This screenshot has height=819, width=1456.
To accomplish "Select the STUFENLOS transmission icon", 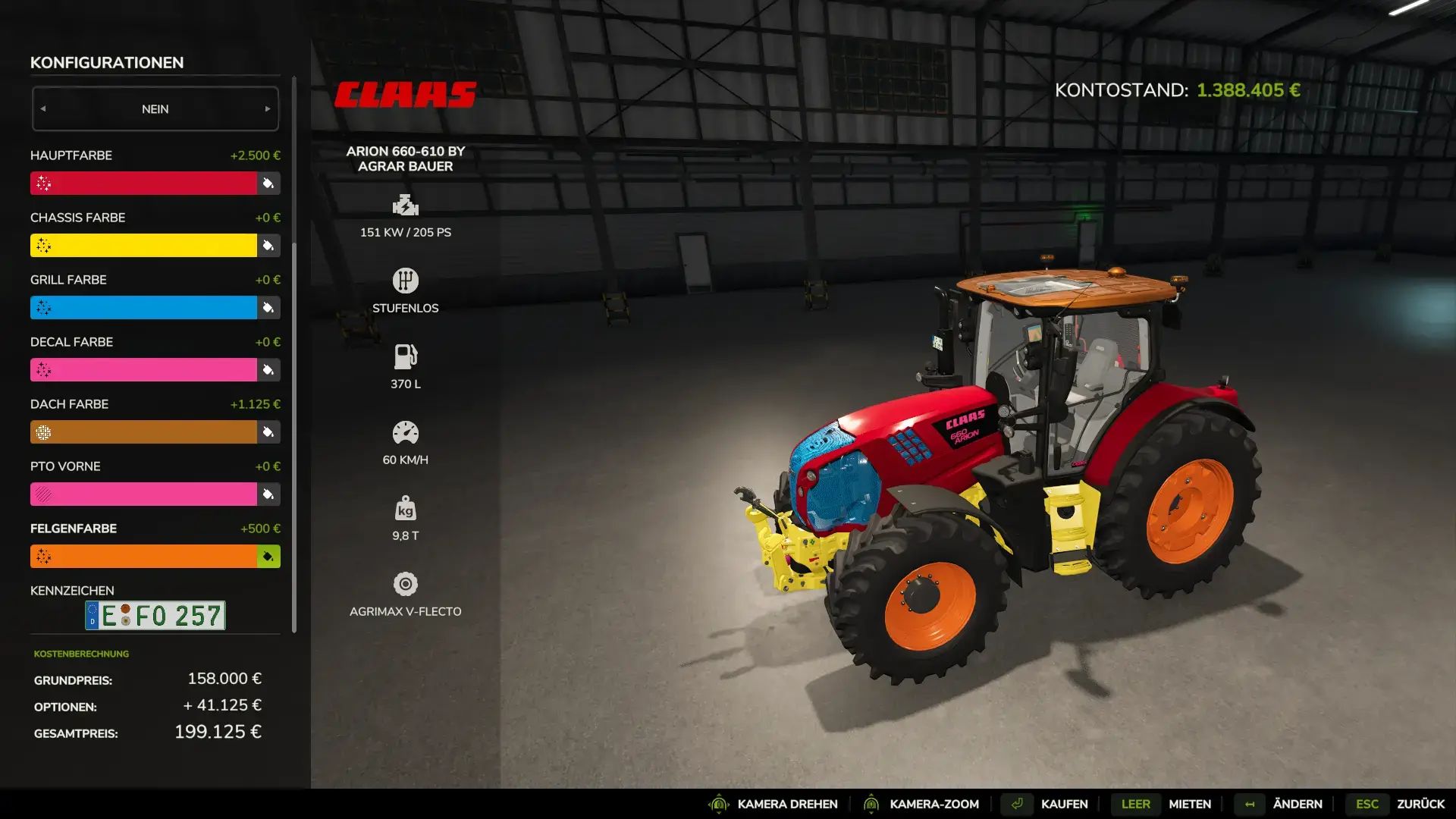I will (406, 280).
